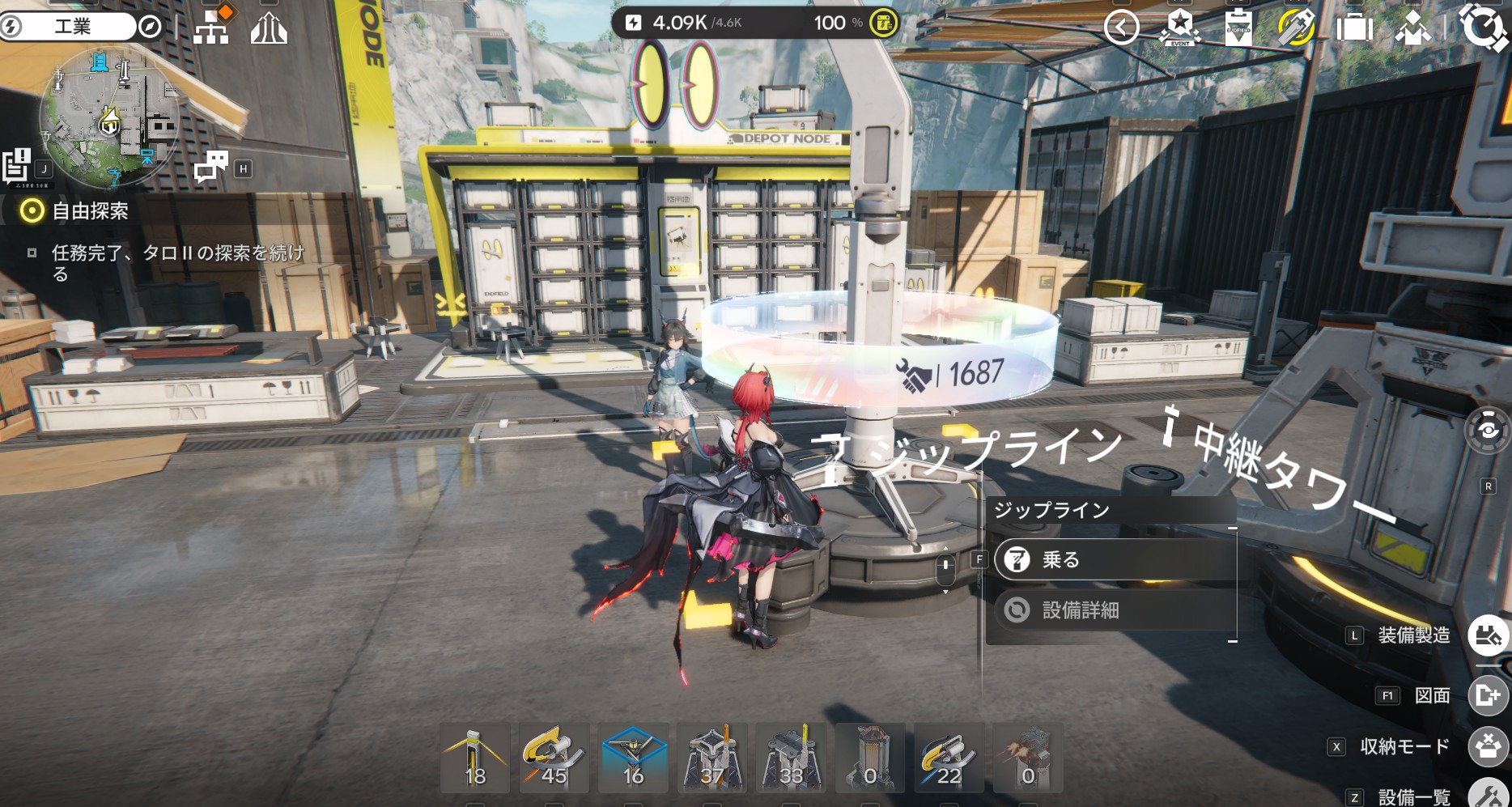The height and width of the screenshot is (807, 1512).
Task: Open 図面 blueprint button
Action: click(1488, 695)
